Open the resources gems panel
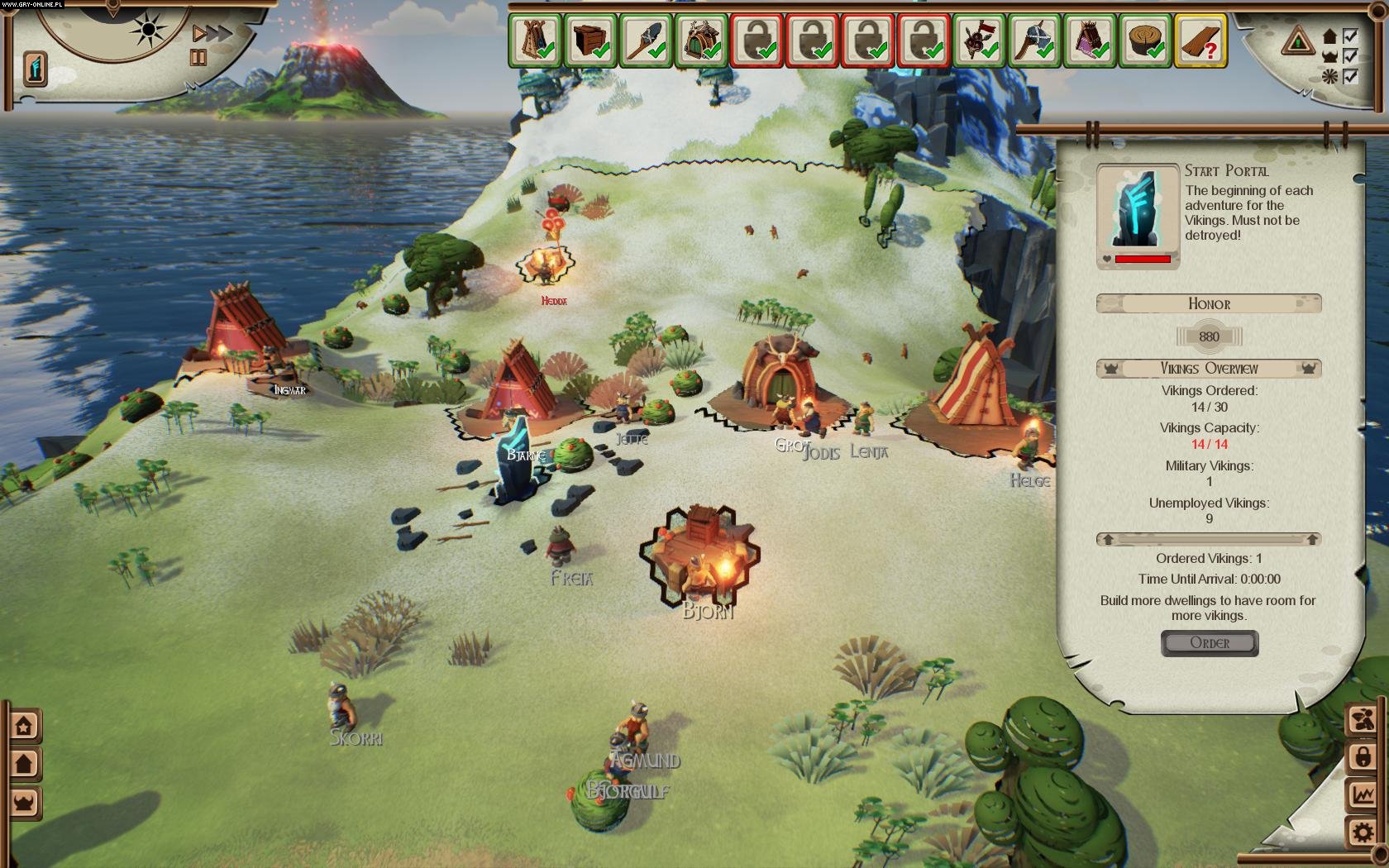Screen dimensions: 1389x868 (x=1363, y=719)
